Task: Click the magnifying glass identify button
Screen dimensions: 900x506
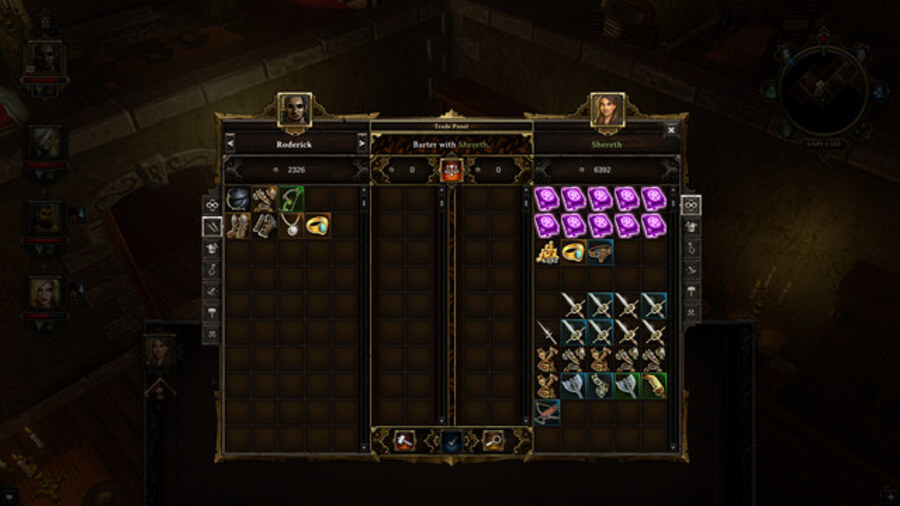Action: (x=493, y=440)
